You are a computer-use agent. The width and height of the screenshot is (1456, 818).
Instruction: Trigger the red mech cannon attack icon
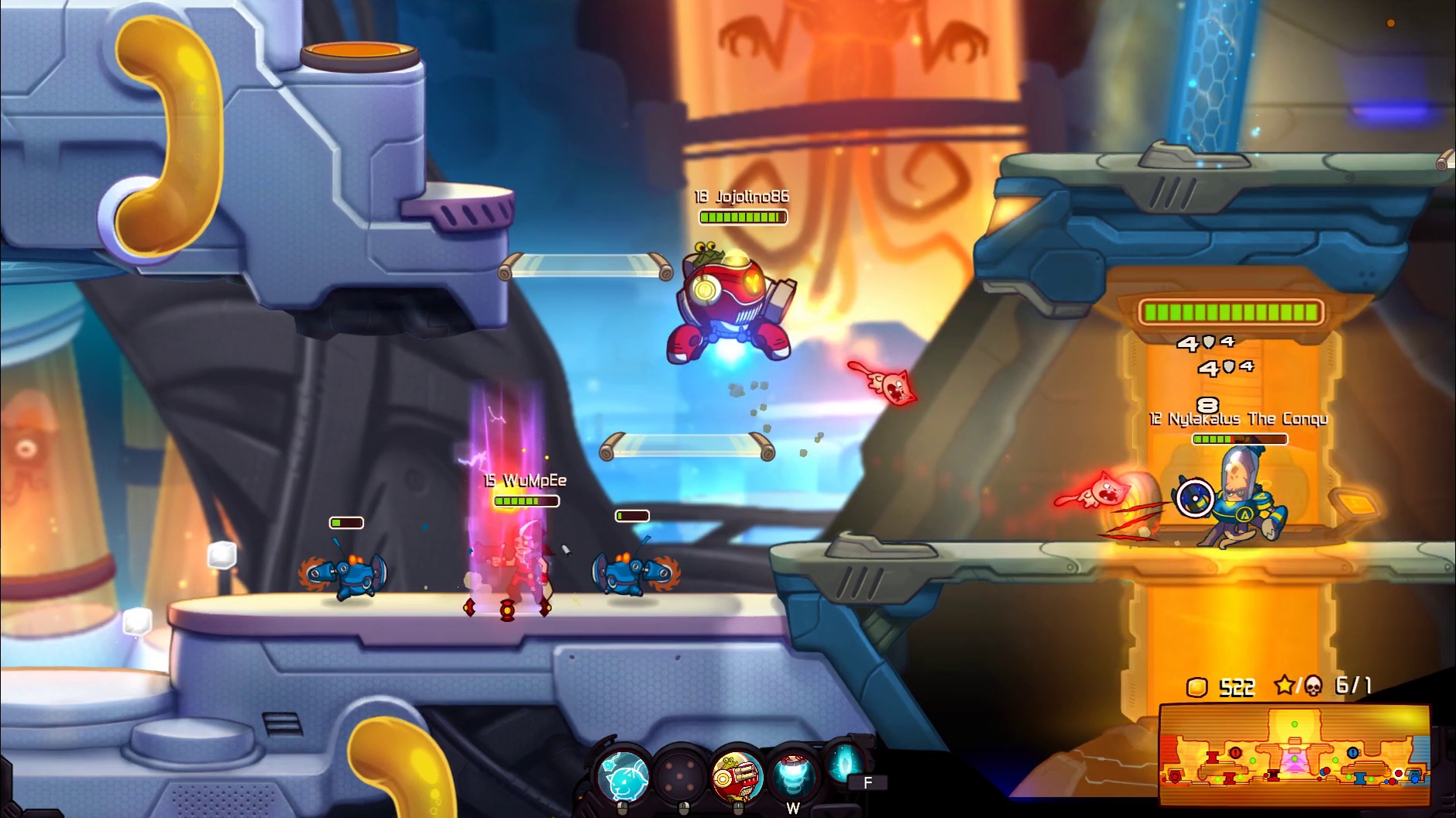click(x=737, y=775)
